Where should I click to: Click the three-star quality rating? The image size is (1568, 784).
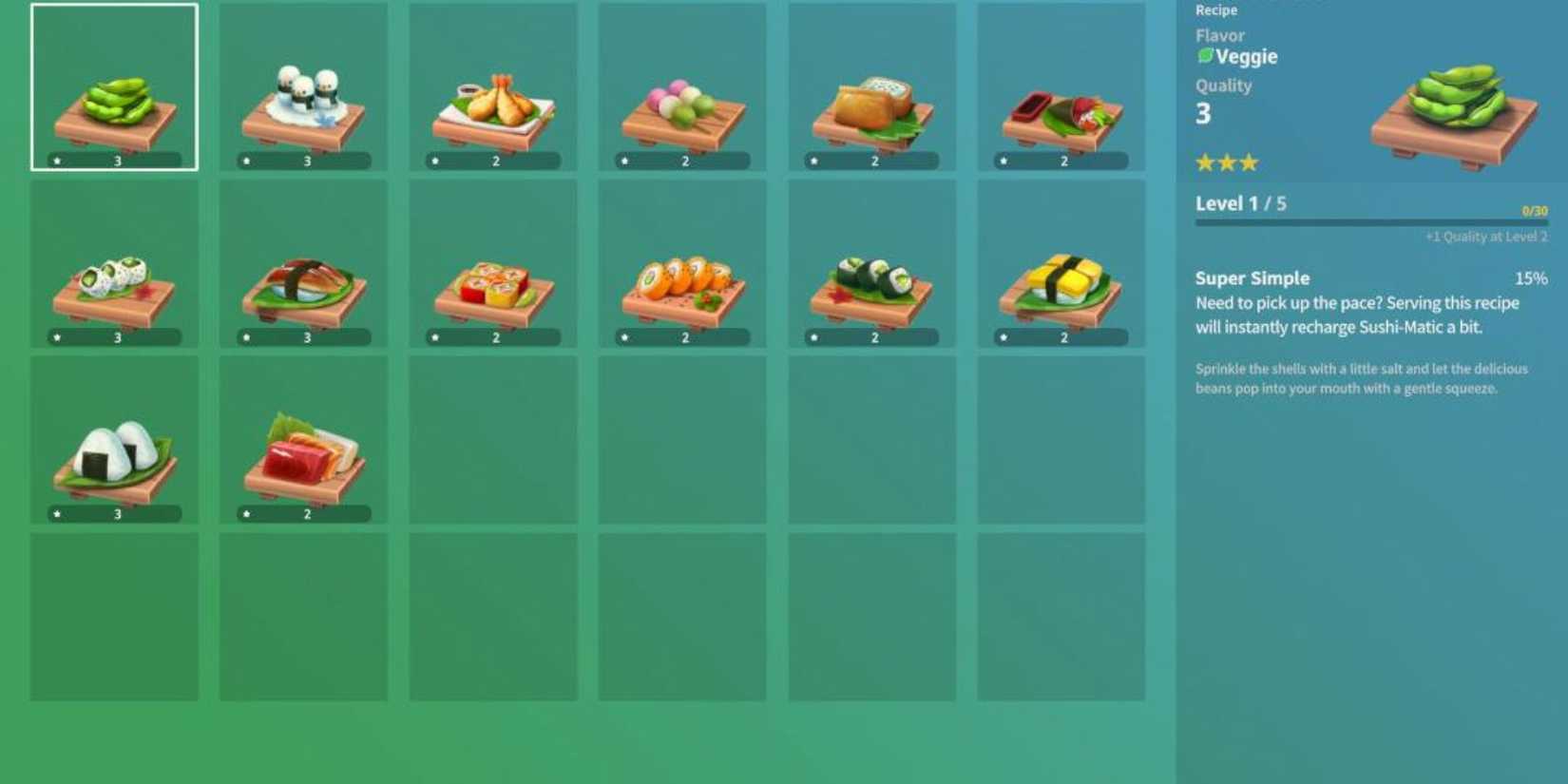click(x=1225, y=163)
